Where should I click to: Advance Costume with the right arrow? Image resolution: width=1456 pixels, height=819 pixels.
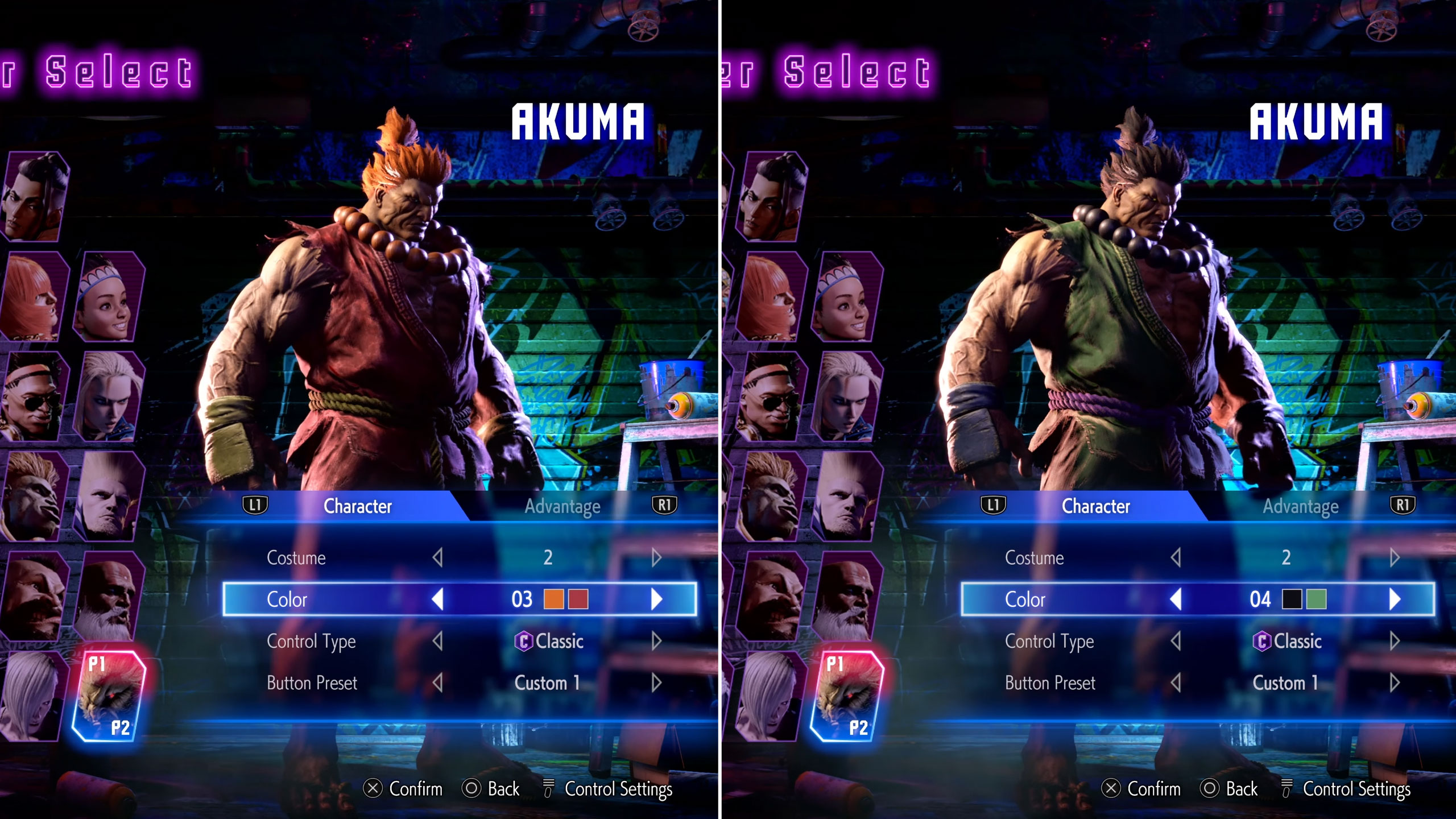click(657, 559)
